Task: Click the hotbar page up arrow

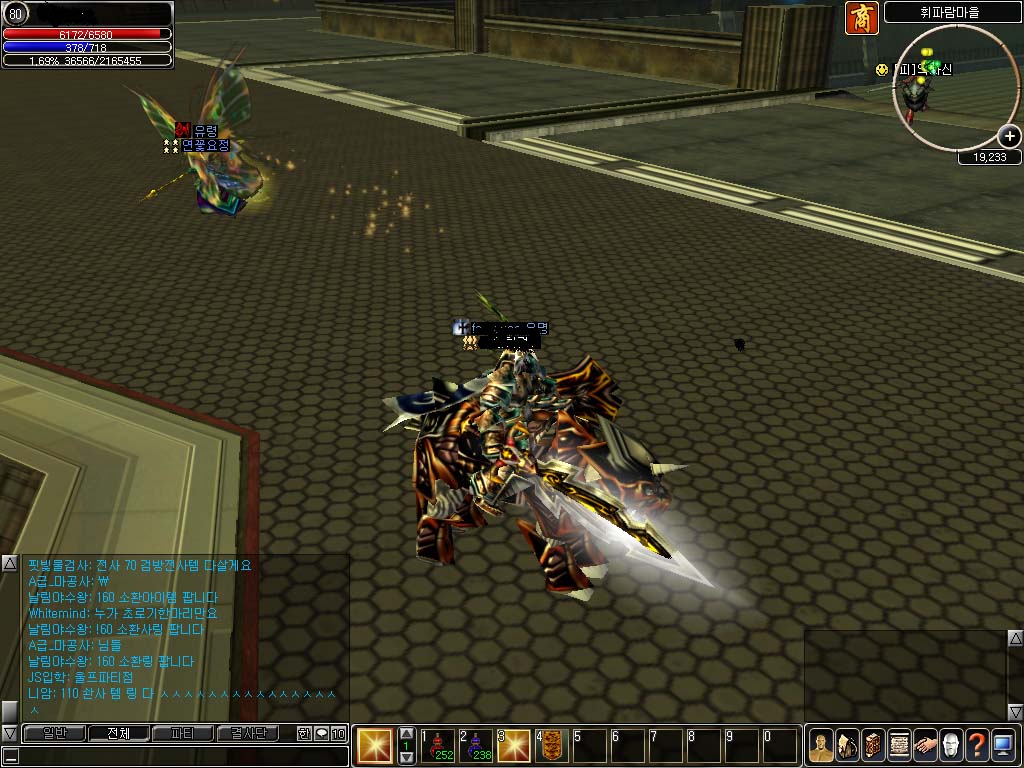Action: [x=406, y=734]
